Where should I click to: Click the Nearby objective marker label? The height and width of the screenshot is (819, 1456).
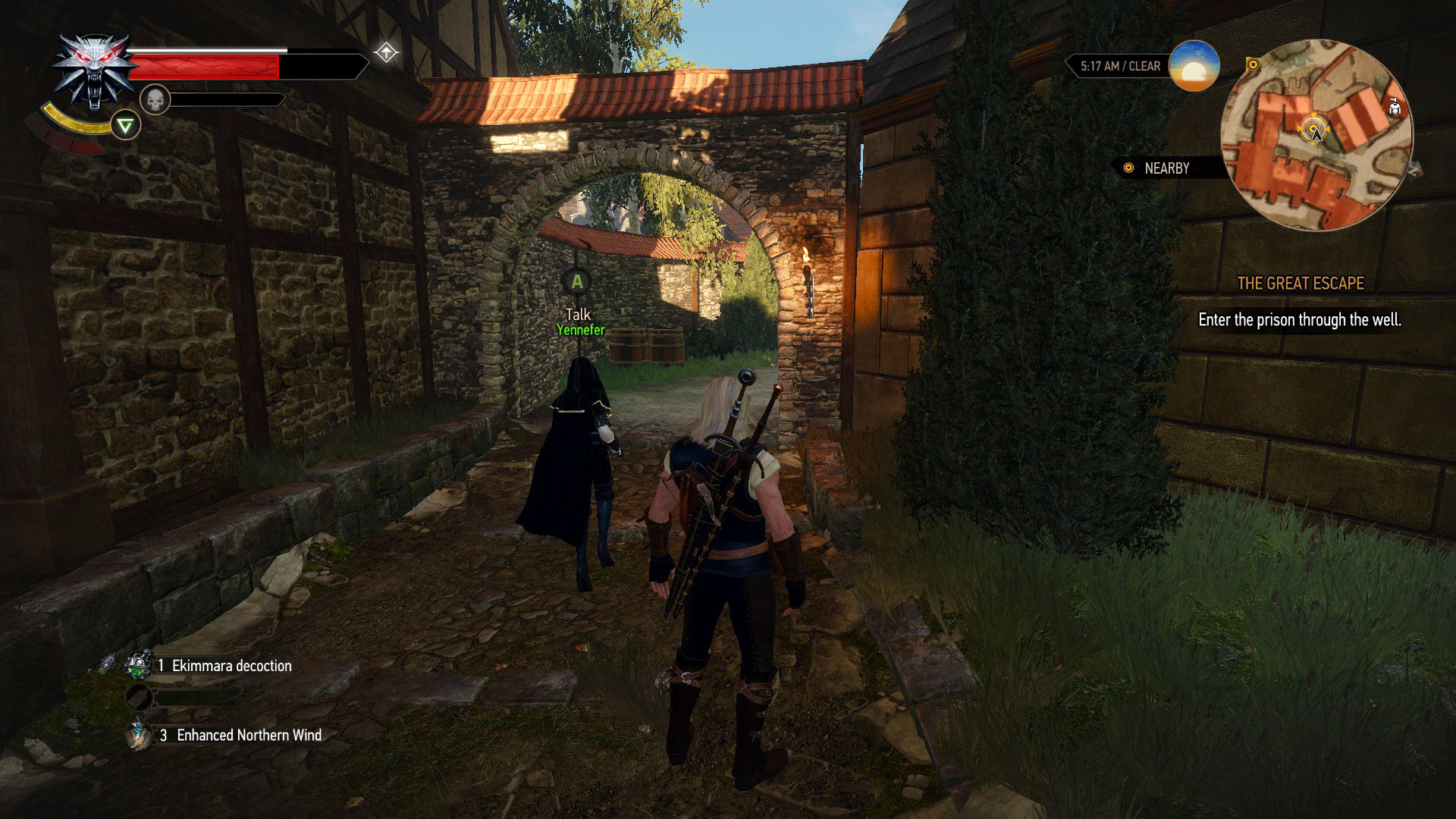[1166, 168]
